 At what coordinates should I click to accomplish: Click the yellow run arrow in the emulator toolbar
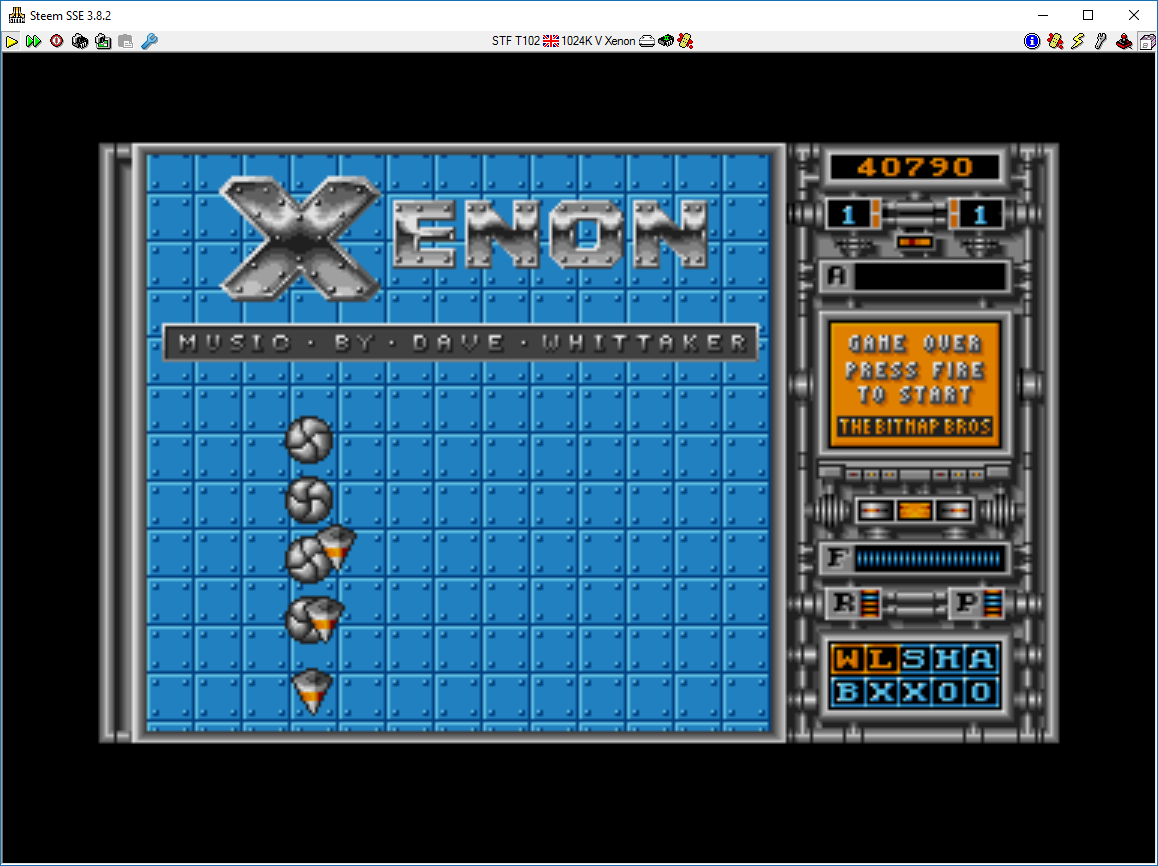click(12, 41)
